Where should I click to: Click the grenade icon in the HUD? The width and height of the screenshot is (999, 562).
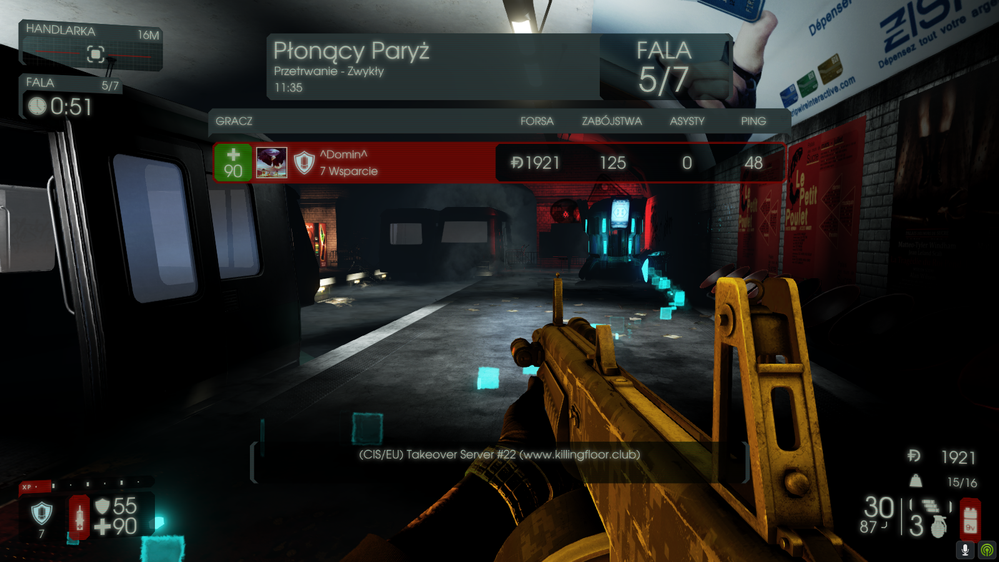coord(937,527)
